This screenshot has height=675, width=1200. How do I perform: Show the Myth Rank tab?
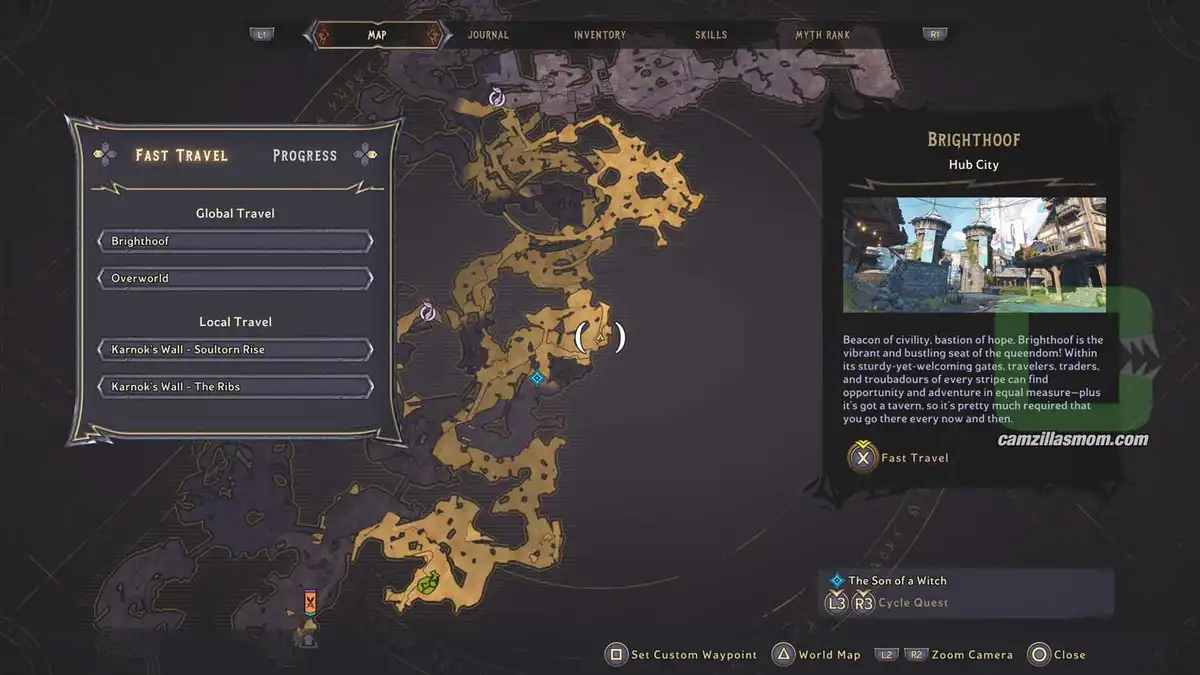click(x=822, y=35)
